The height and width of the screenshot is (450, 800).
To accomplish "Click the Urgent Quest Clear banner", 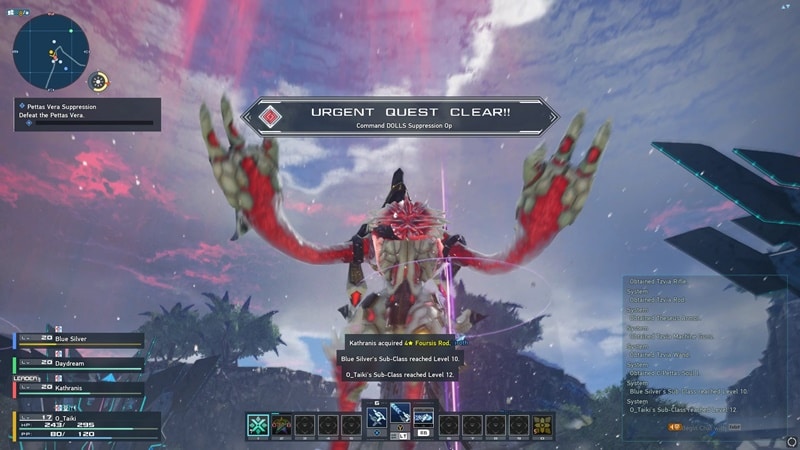I will point(400,115).
